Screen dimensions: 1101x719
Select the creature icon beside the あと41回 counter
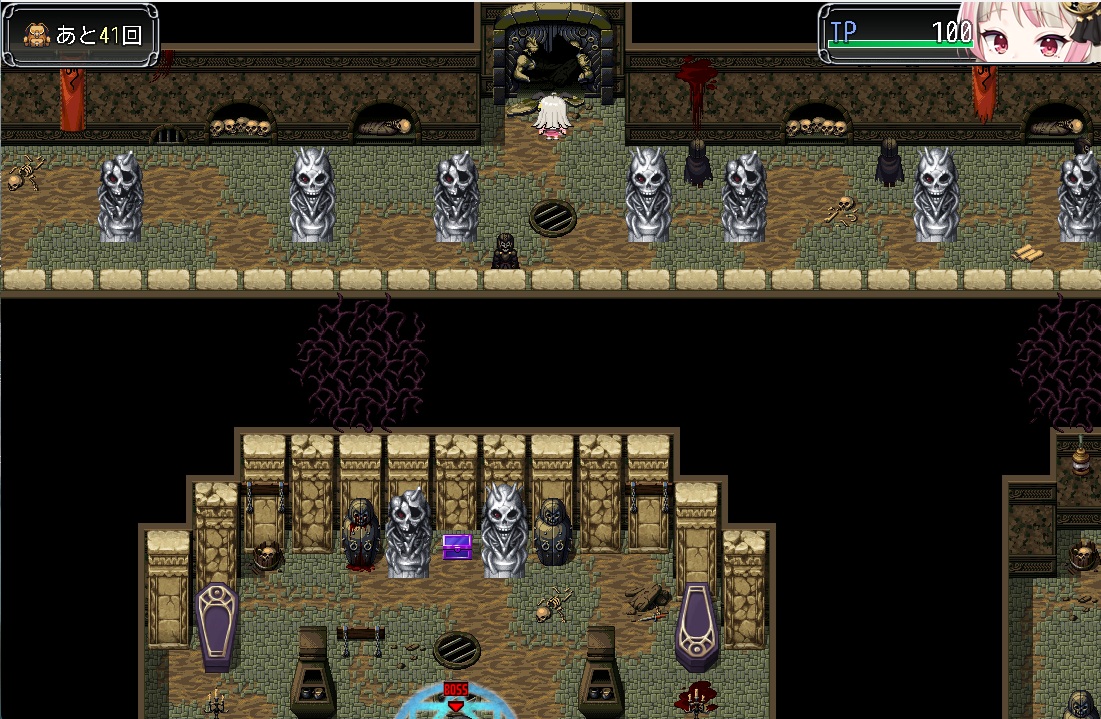coord(36,36)
